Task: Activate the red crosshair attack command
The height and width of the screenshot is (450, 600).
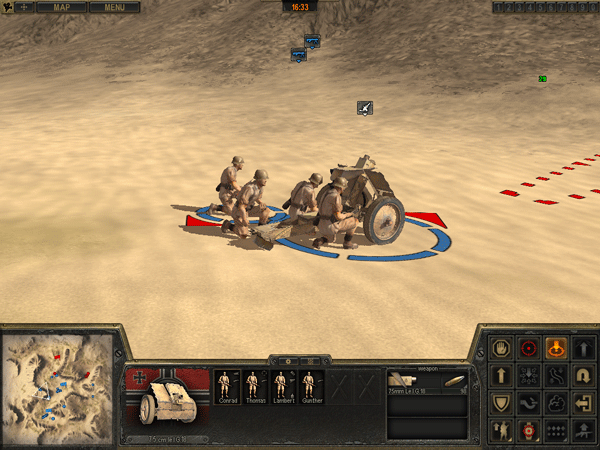Action: tap(529, 349)
